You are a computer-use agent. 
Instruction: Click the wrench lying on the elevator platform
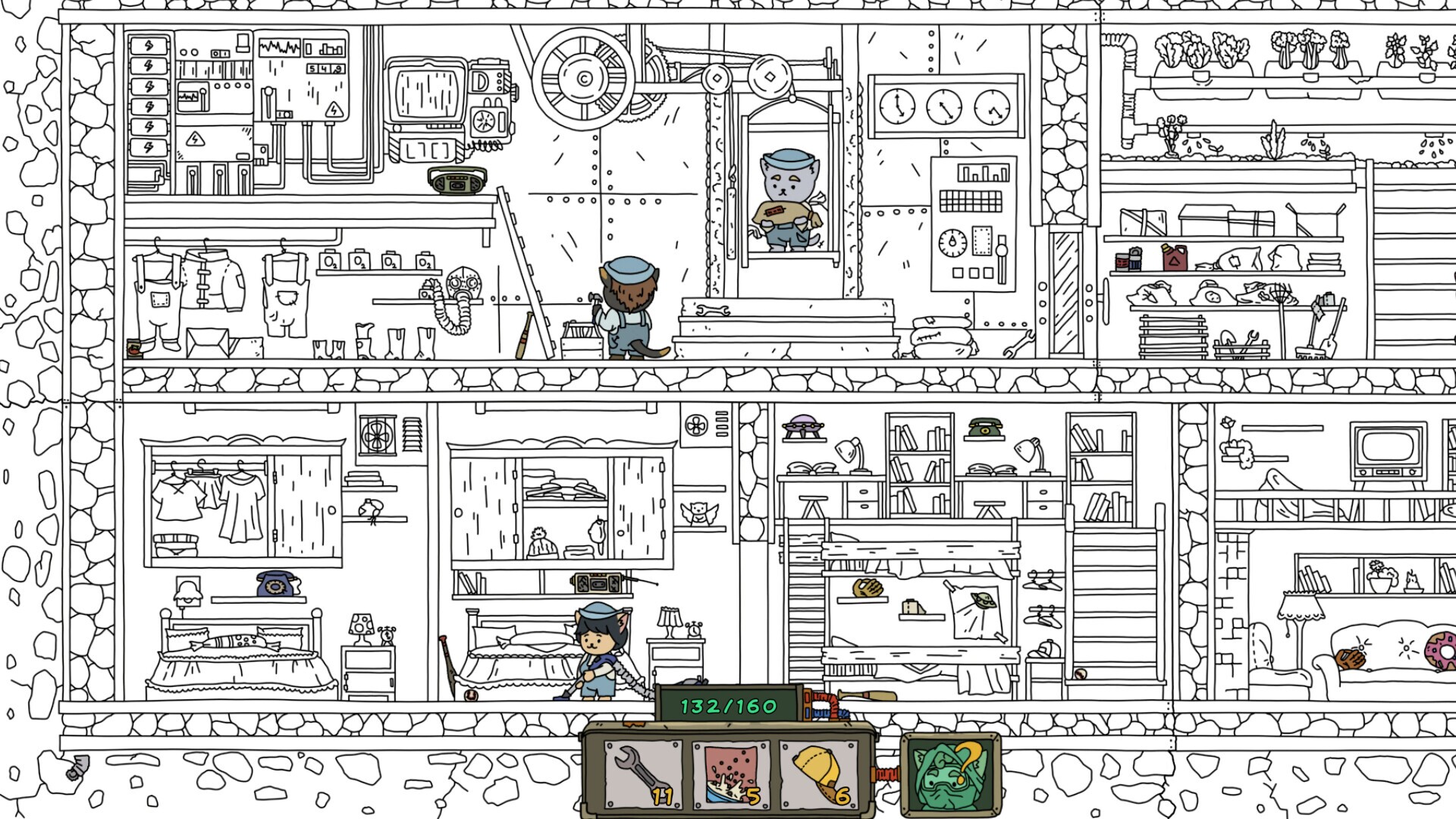coord(714,310)
